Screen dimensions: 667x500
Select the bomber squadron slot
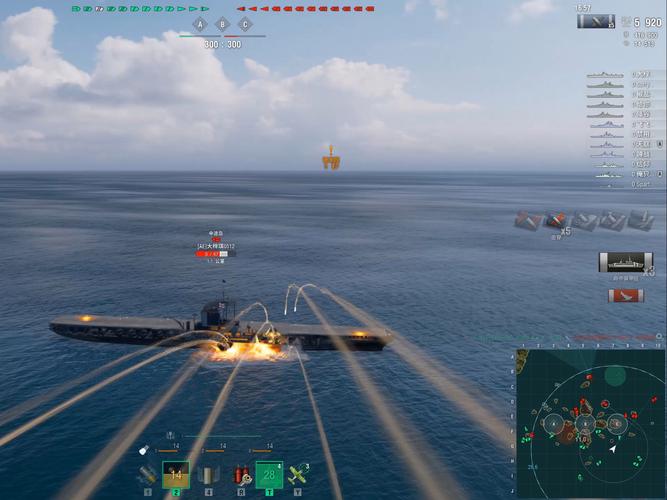[208, 475]
